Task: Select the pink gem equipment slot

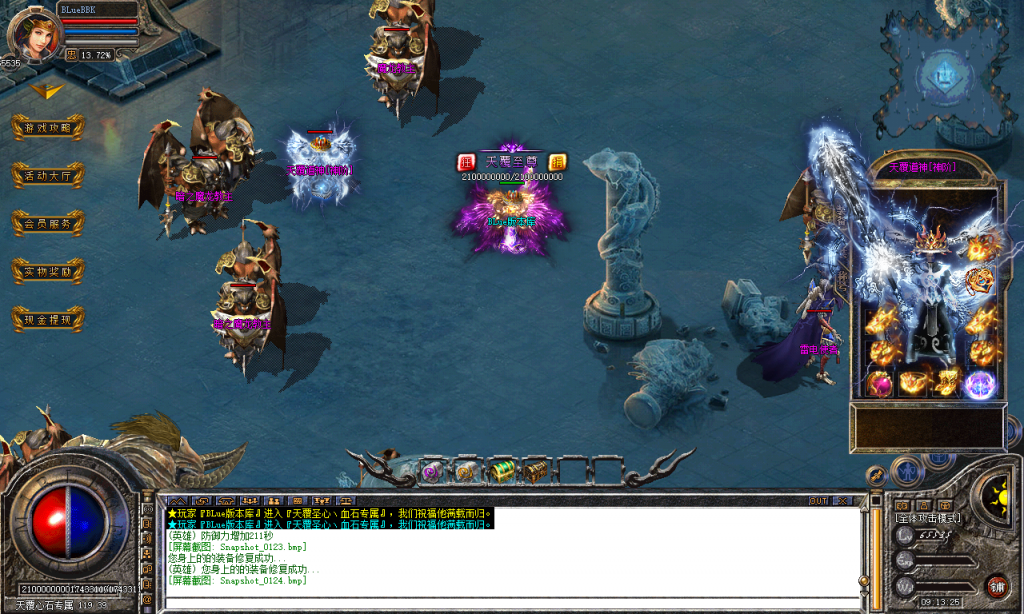Action: [x=881, y=383]
